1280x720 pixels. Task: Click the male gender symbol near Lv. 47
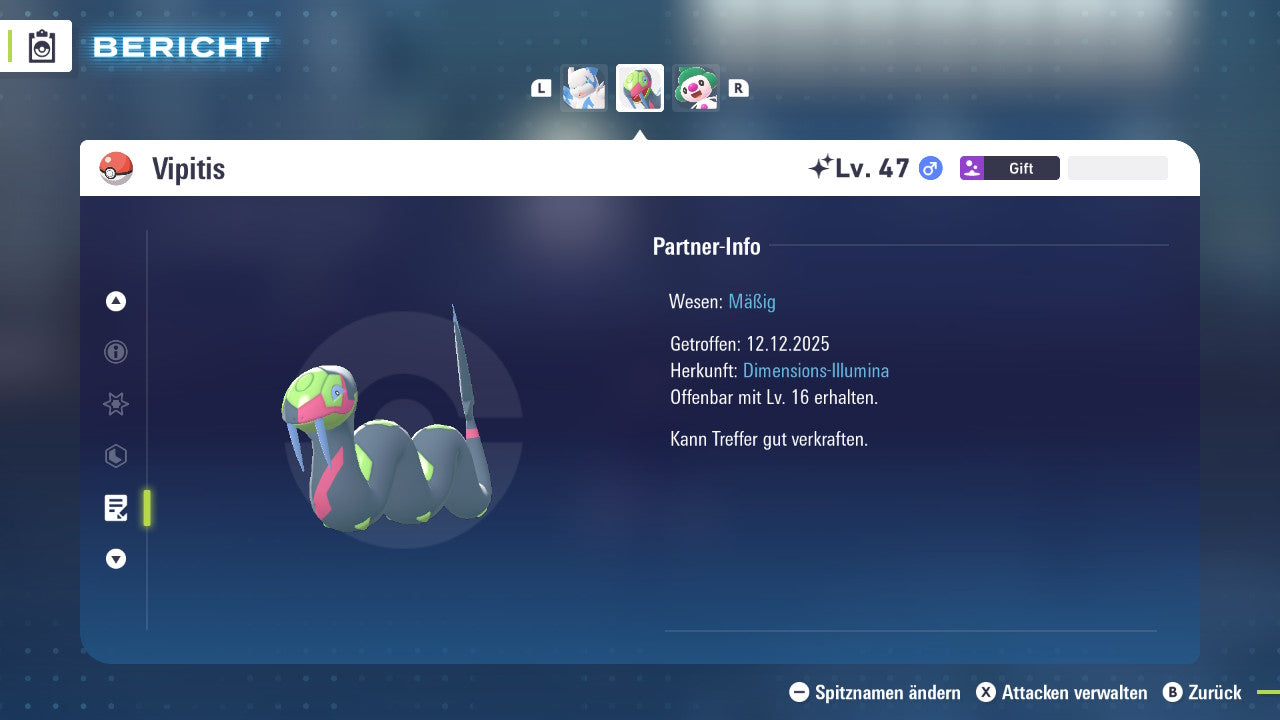[x=930, y=168]
